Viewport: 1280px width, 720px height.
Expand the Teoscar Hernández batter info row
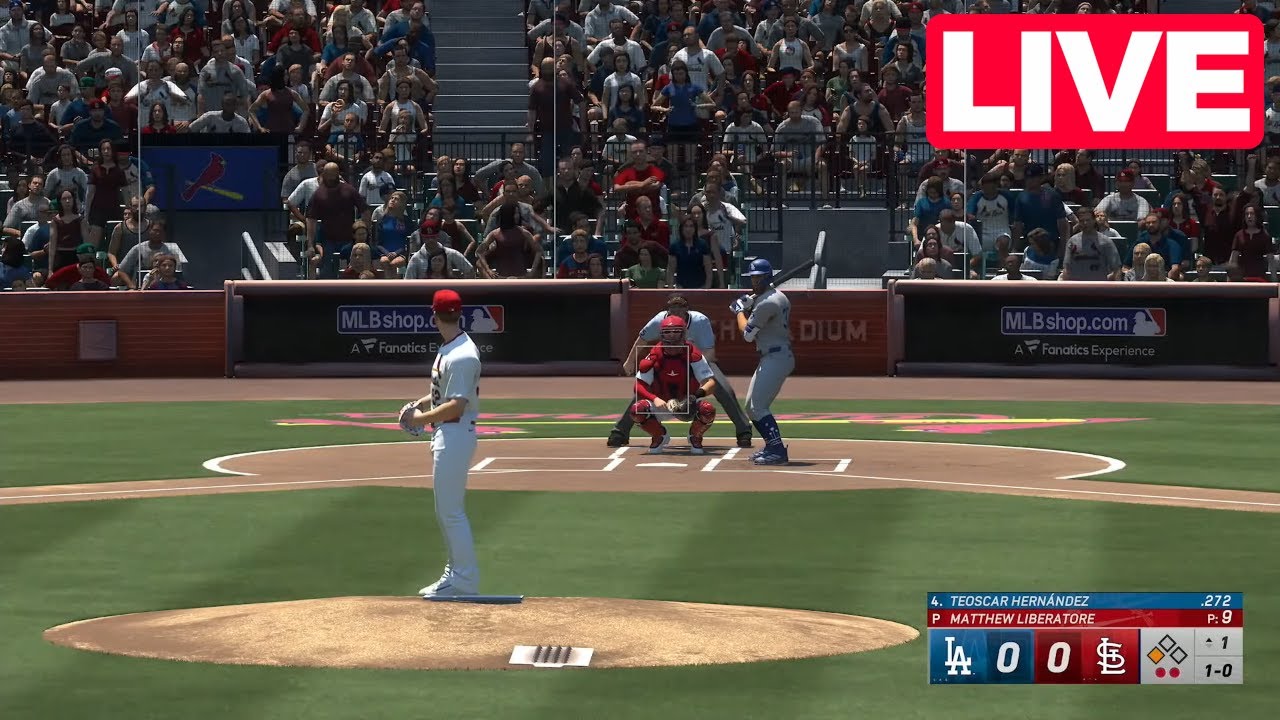click(x=1020, y=600)
